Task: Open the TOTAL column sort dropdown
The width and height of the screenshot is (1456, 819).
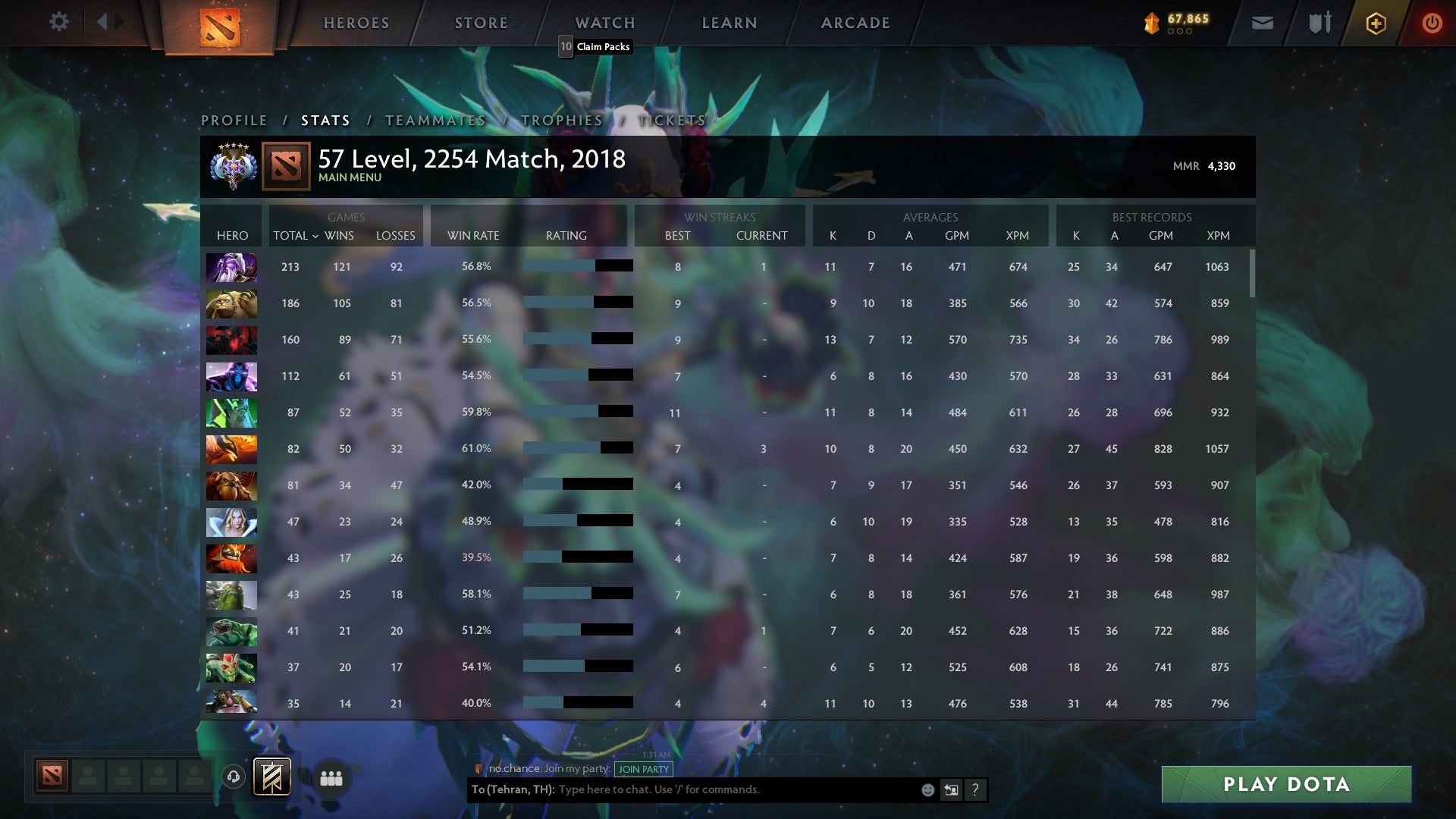Action: (295, 236)
